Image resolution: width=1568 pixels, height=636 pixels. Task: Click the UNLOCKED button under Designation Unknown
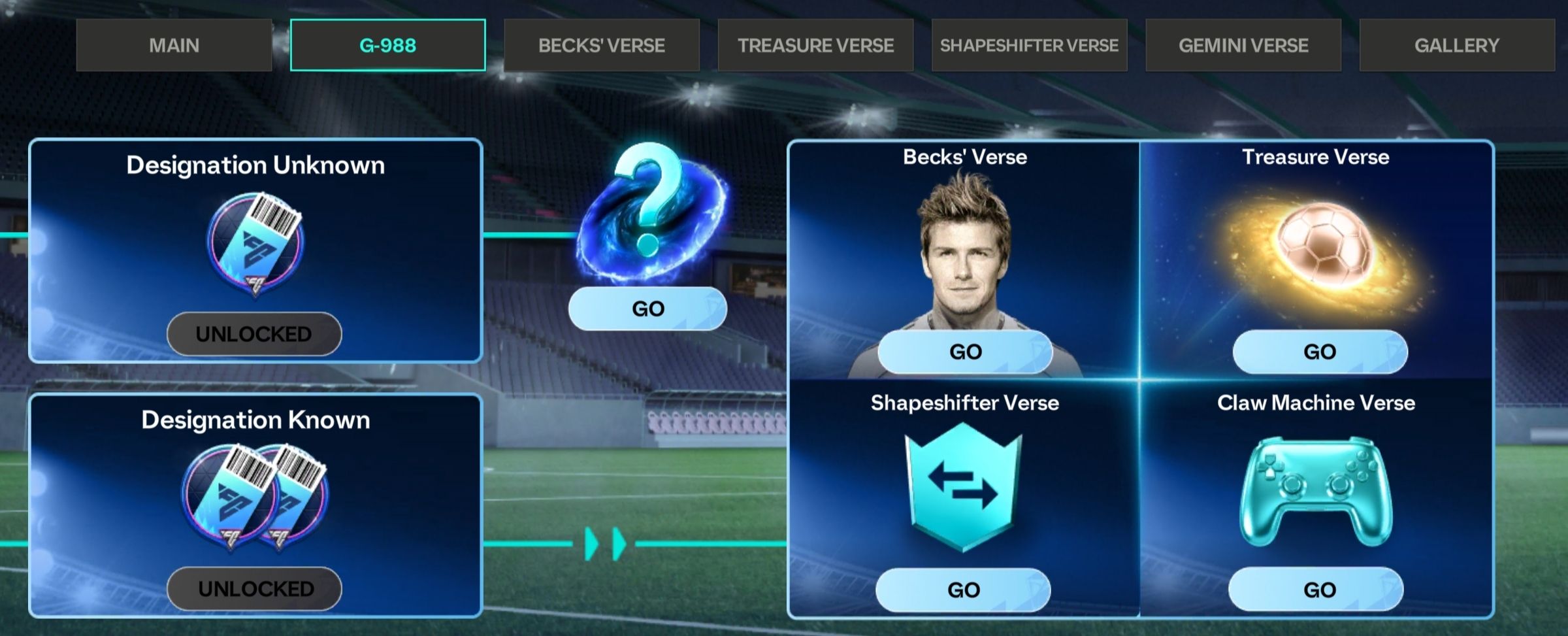pyautogui.click(x=254, y=334)
